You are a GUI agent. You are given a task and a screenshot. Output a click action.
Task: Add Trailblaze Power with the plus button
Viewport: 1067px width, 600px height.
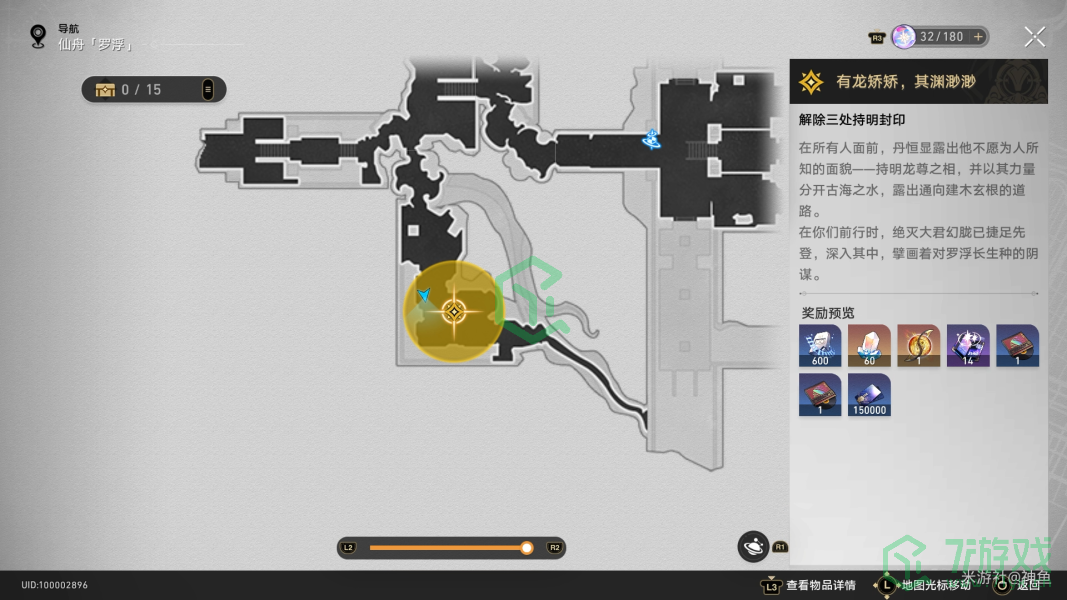(x=978, y=37)
